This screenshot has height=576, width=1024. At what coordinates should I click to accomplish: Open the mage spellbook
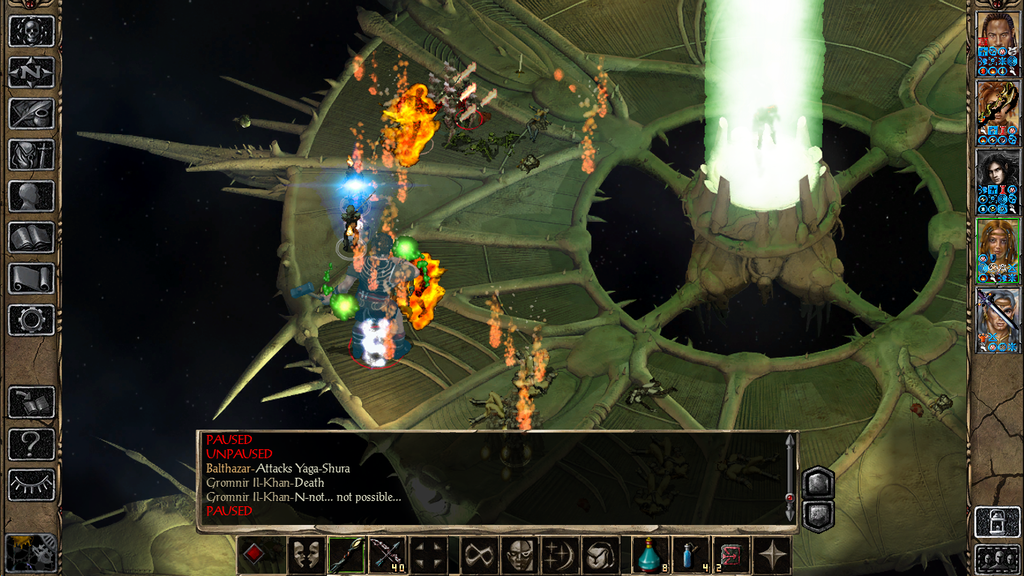[x=31, y=237]
